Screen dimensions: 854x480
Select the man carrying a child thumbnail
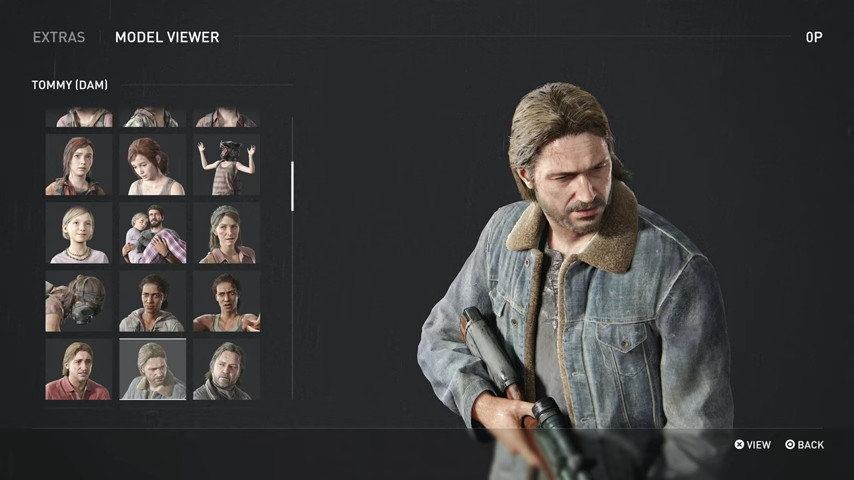(152, 233)
